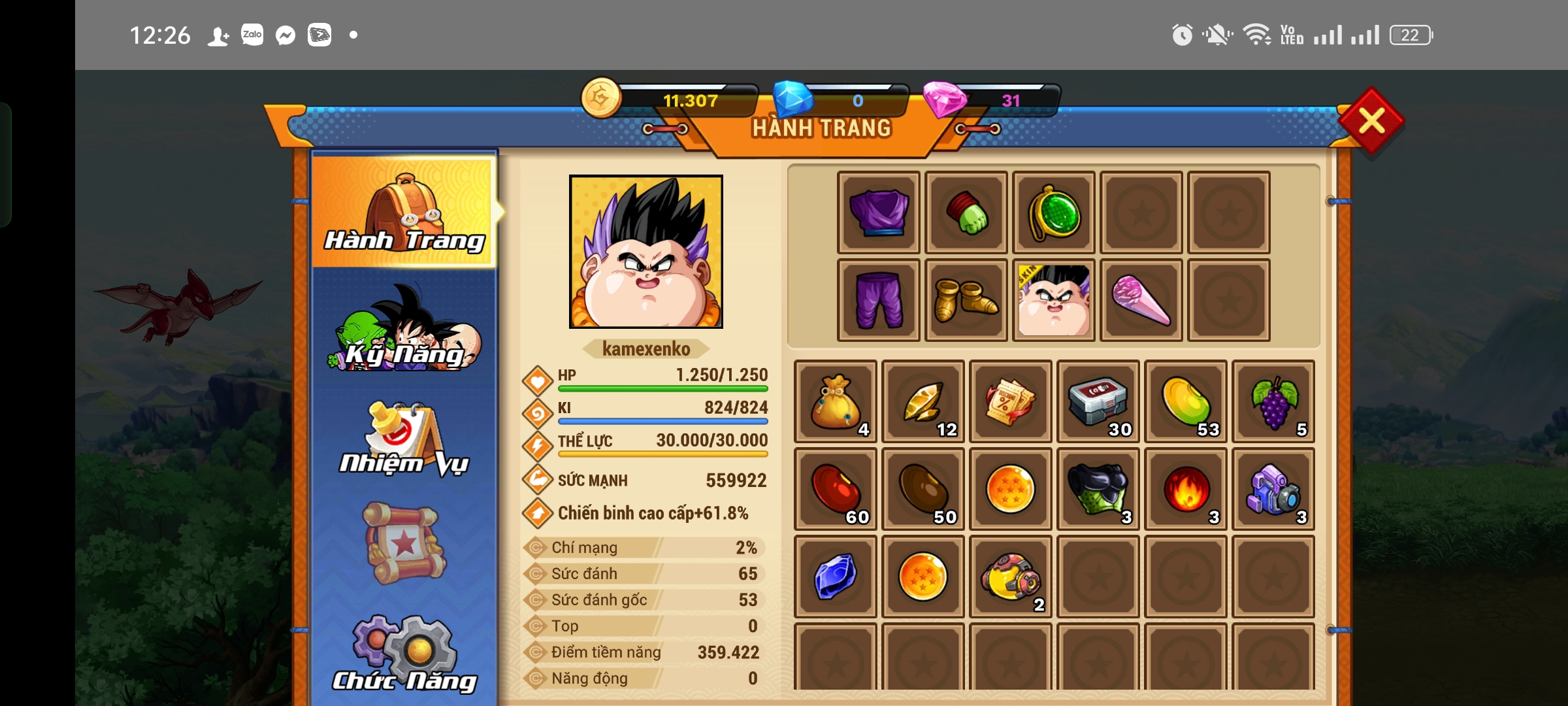This screenshot has height=706, width=1568.
Task: Select the gold money bag item
Action: point(835,401)
